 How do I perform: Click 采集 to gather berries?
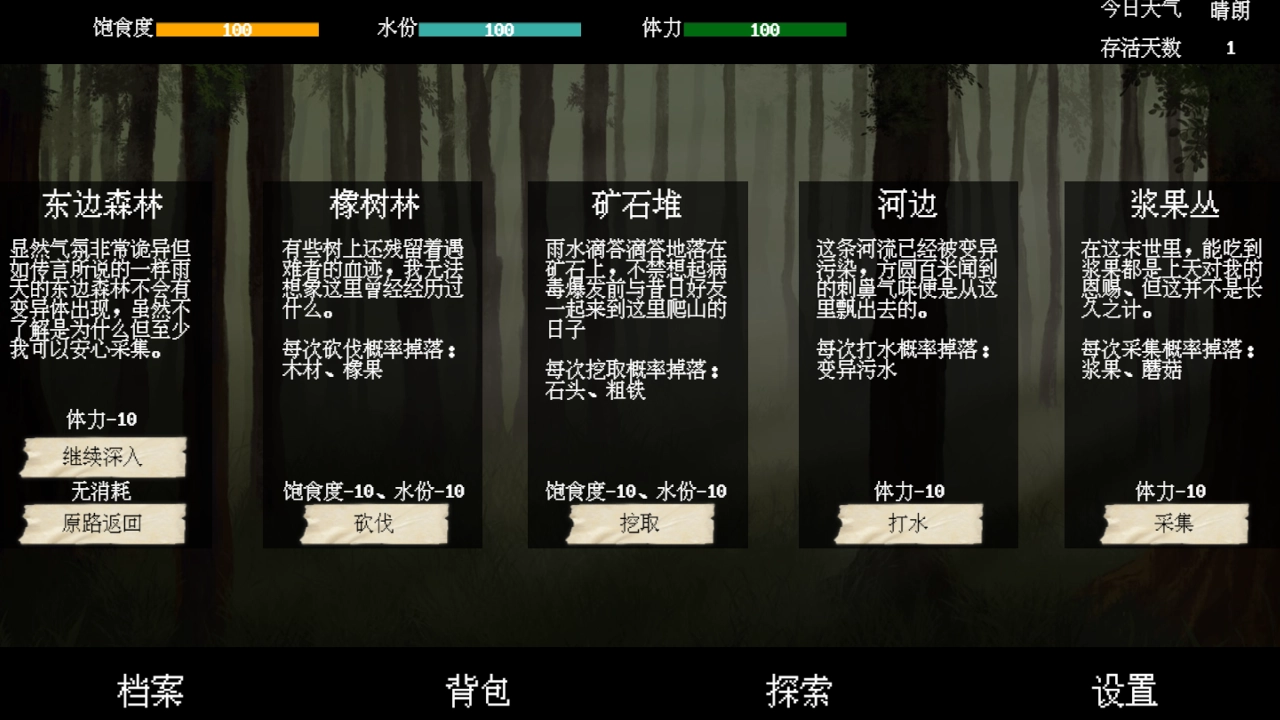coord(1172,523)
